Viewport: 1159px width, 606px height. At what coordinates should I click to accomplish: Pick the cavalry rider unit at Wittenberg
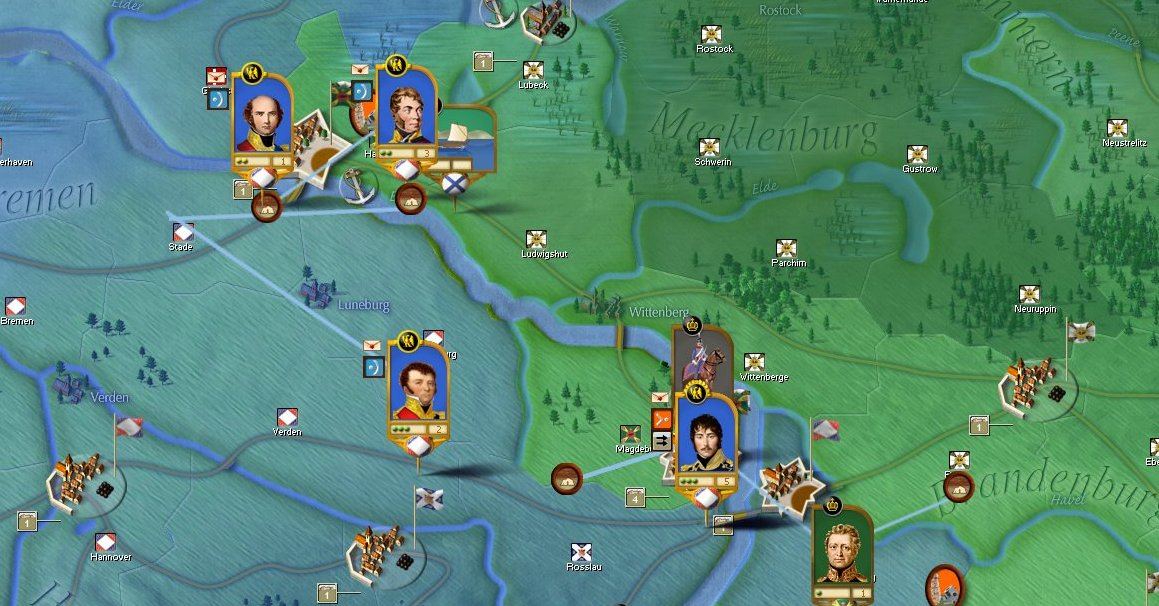(x=701, y=360)
